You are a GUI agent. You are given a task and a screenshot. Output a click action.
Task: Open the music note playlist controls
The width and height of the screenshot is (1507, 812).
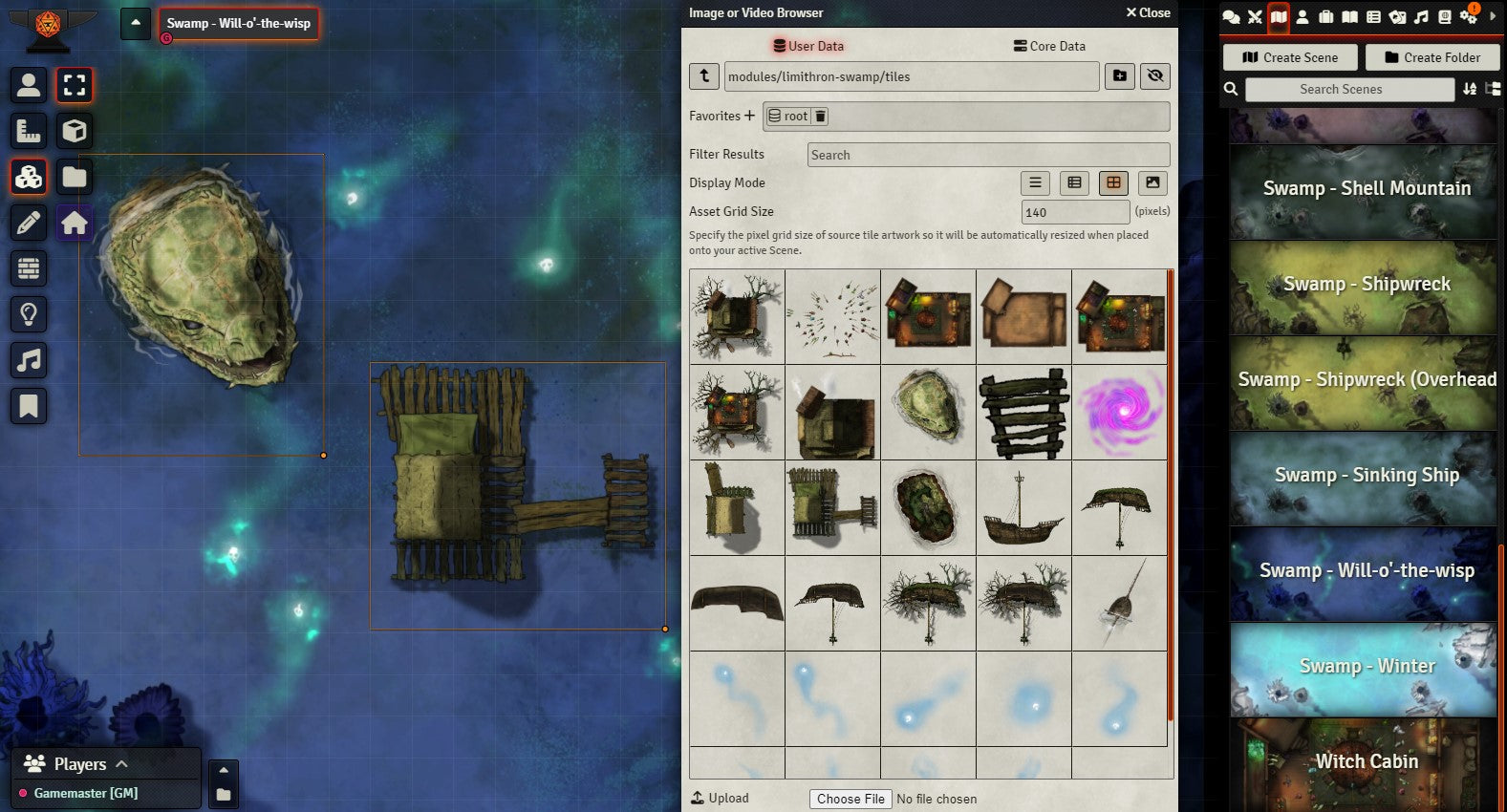click(x=29, y=360)
